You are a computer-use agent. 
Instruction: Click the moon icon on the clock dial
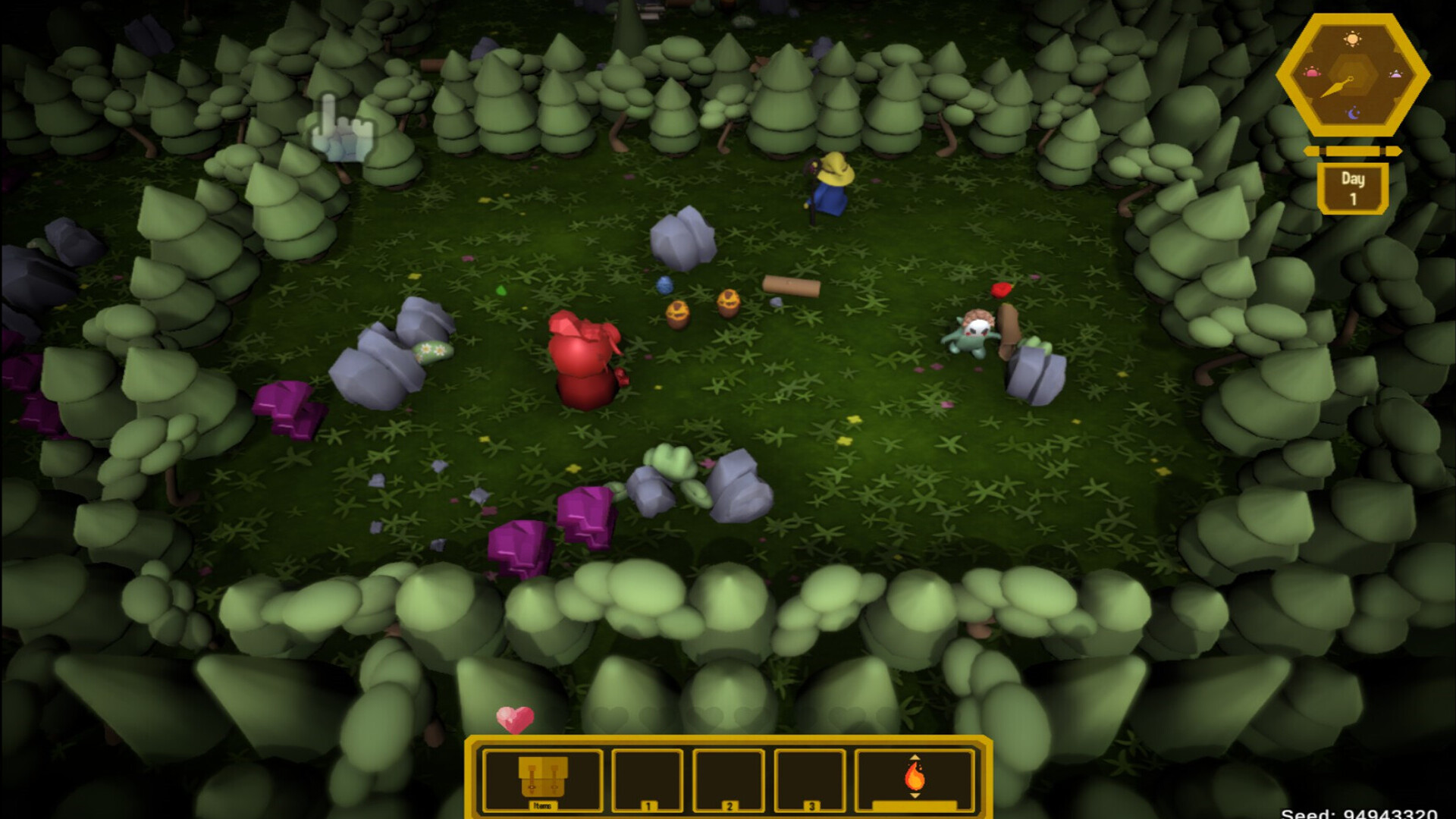point(1354,111)
